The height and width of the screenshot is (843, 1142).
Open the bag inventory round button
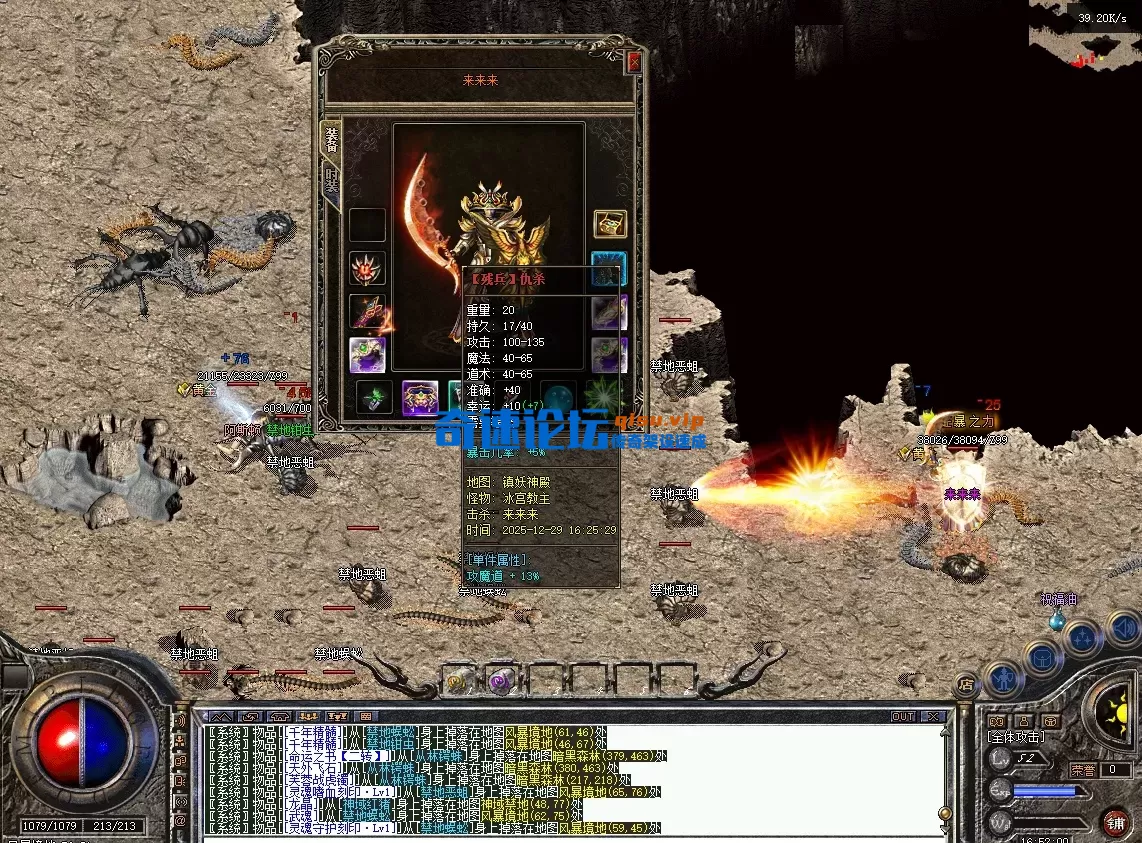(x=1043, y=657)
